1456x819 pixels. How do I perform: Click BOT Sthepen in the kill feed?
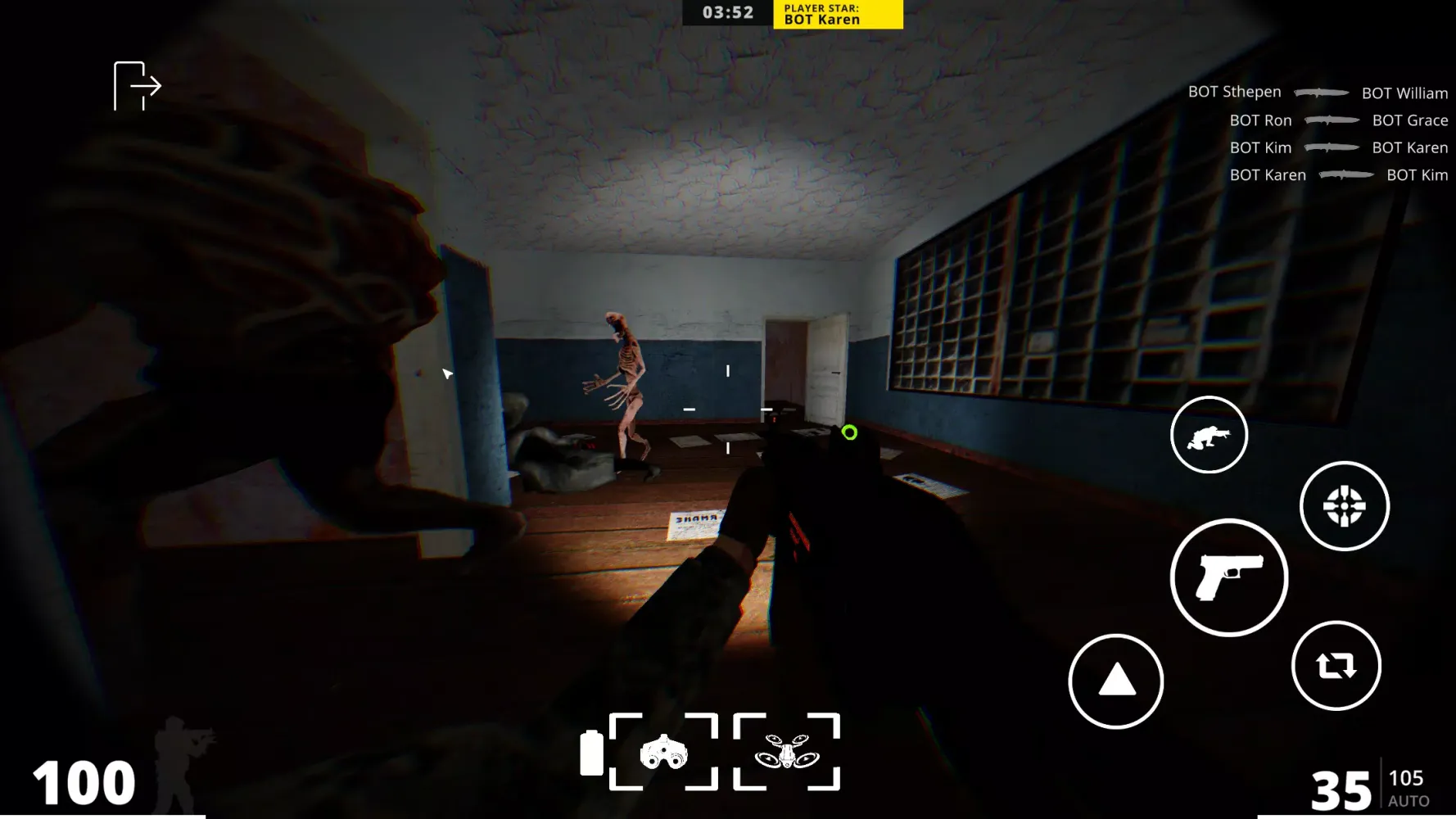[1235, 91]
